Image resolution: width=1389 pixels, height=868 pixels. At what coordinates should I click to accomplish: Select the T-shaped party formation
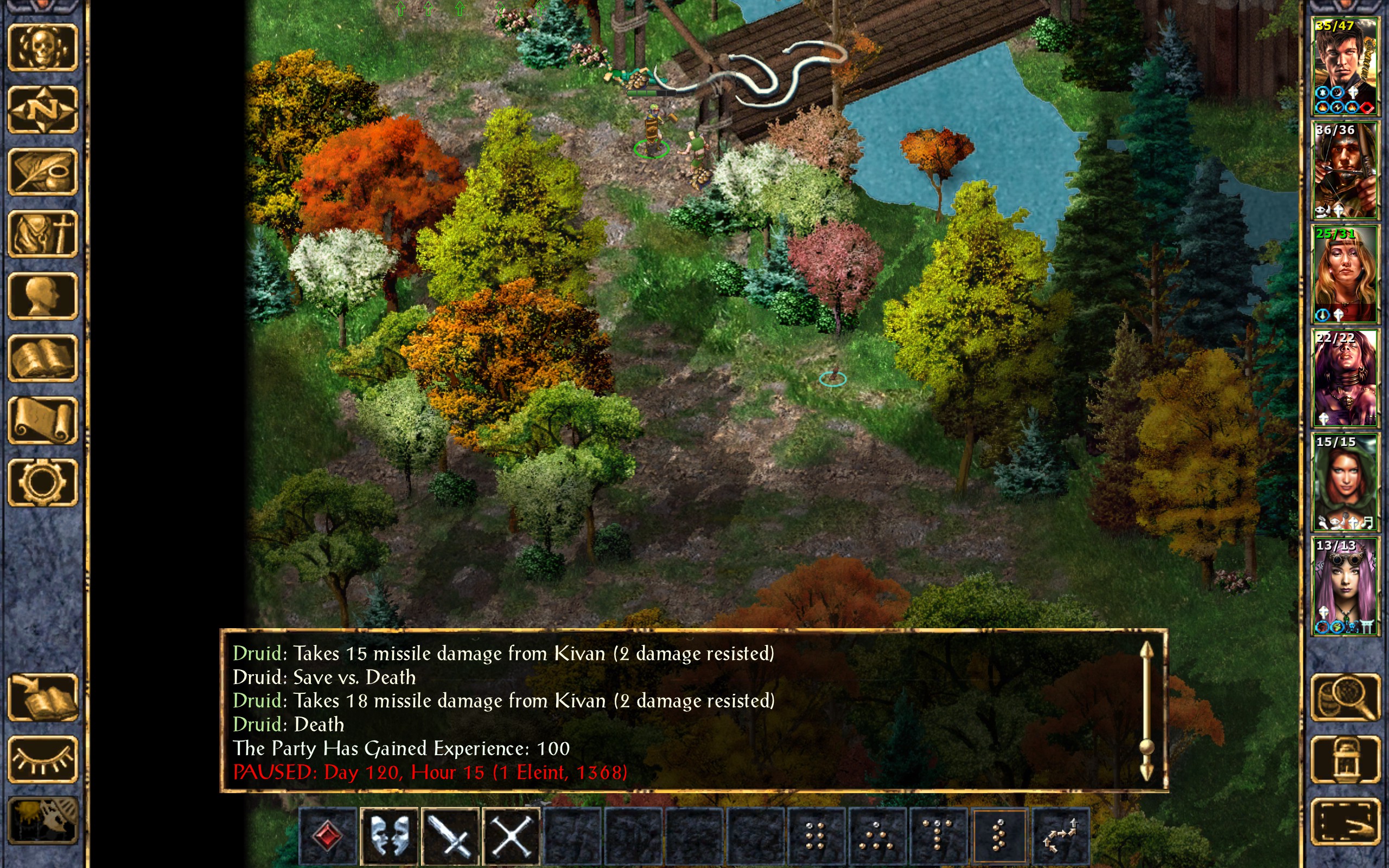click(938, 835)
